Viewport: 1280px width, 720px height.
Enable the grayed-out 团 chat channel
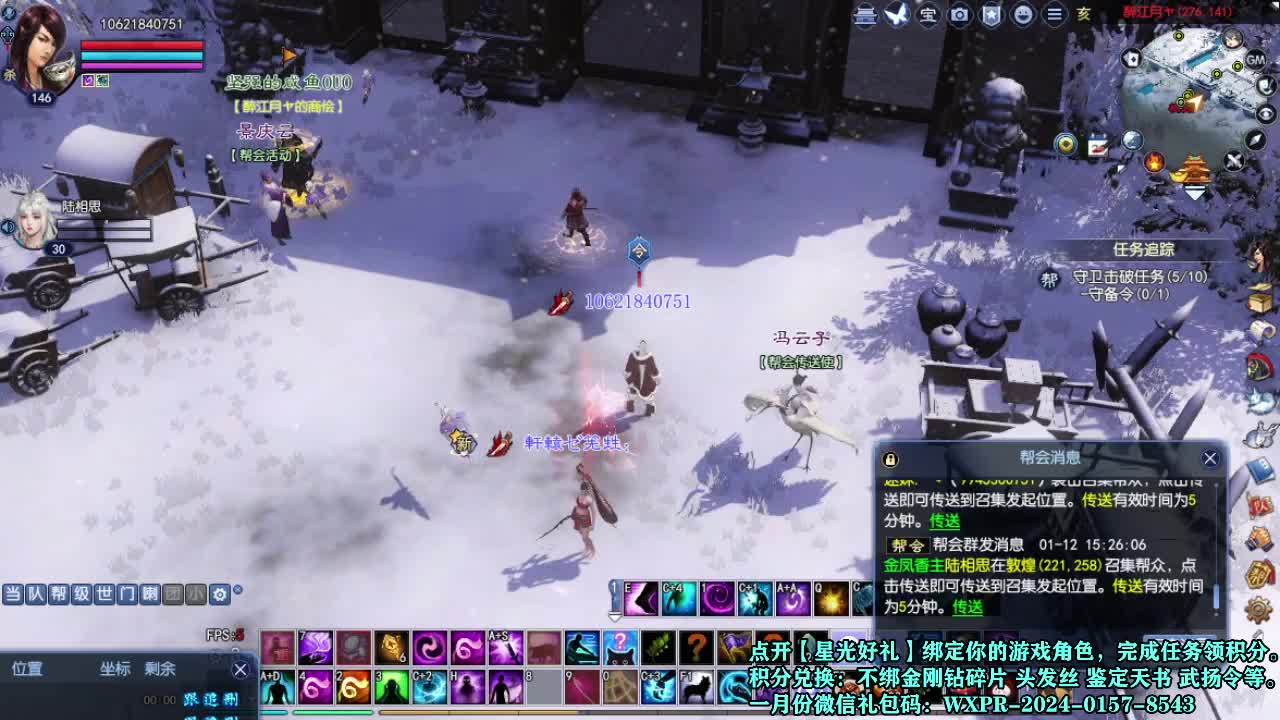point(171,594)
